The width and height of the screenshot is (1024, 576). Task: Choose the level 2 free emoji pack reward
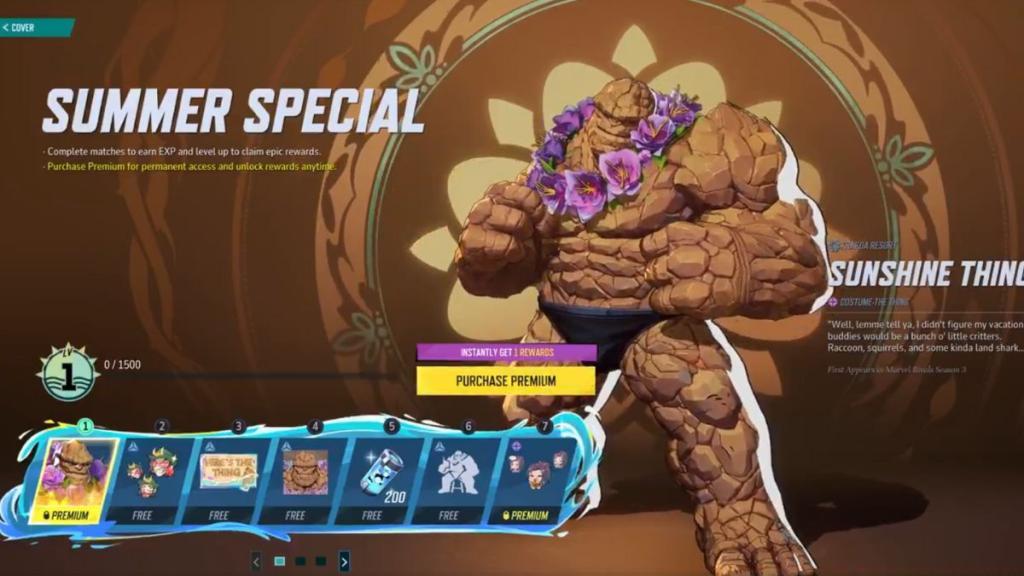[152, 474]
